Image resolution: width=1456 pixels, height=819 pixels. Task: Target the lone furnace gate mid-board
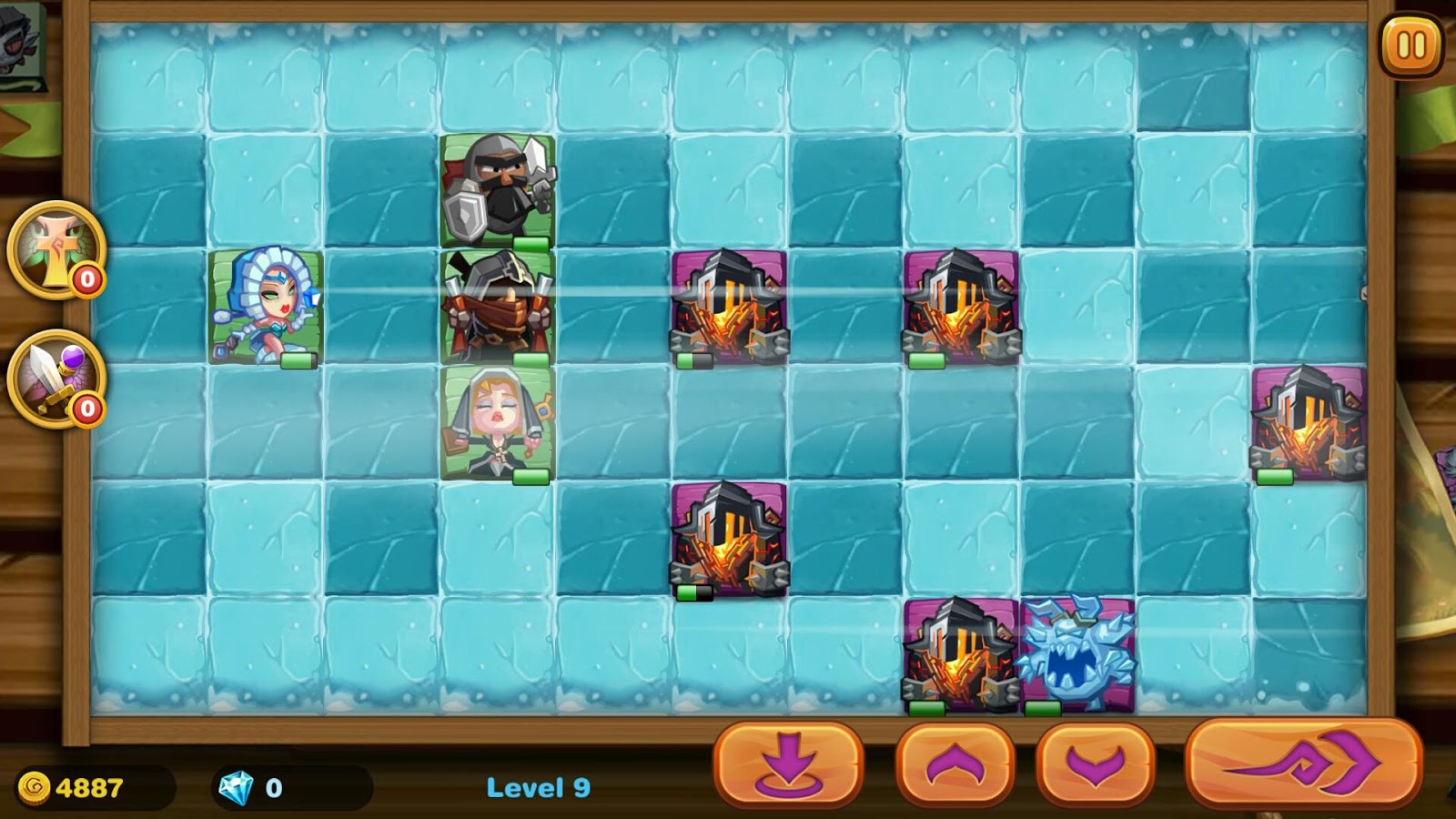(x=728, y=541)
